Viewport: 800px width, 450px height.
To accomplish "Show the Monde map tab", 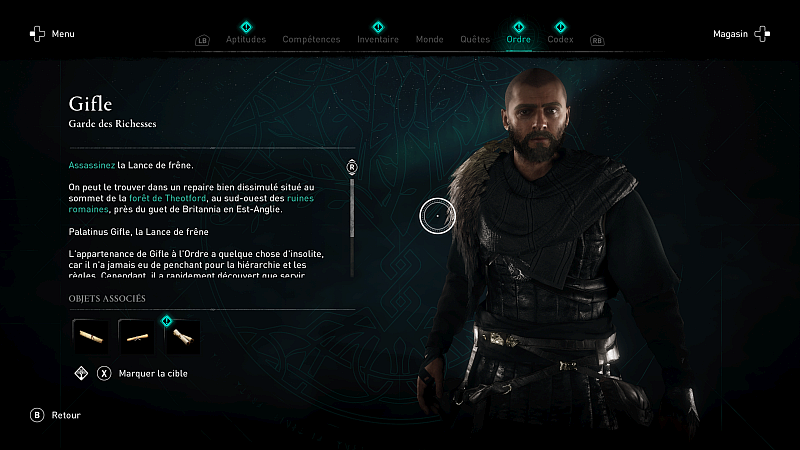I will tap(429, 40).
